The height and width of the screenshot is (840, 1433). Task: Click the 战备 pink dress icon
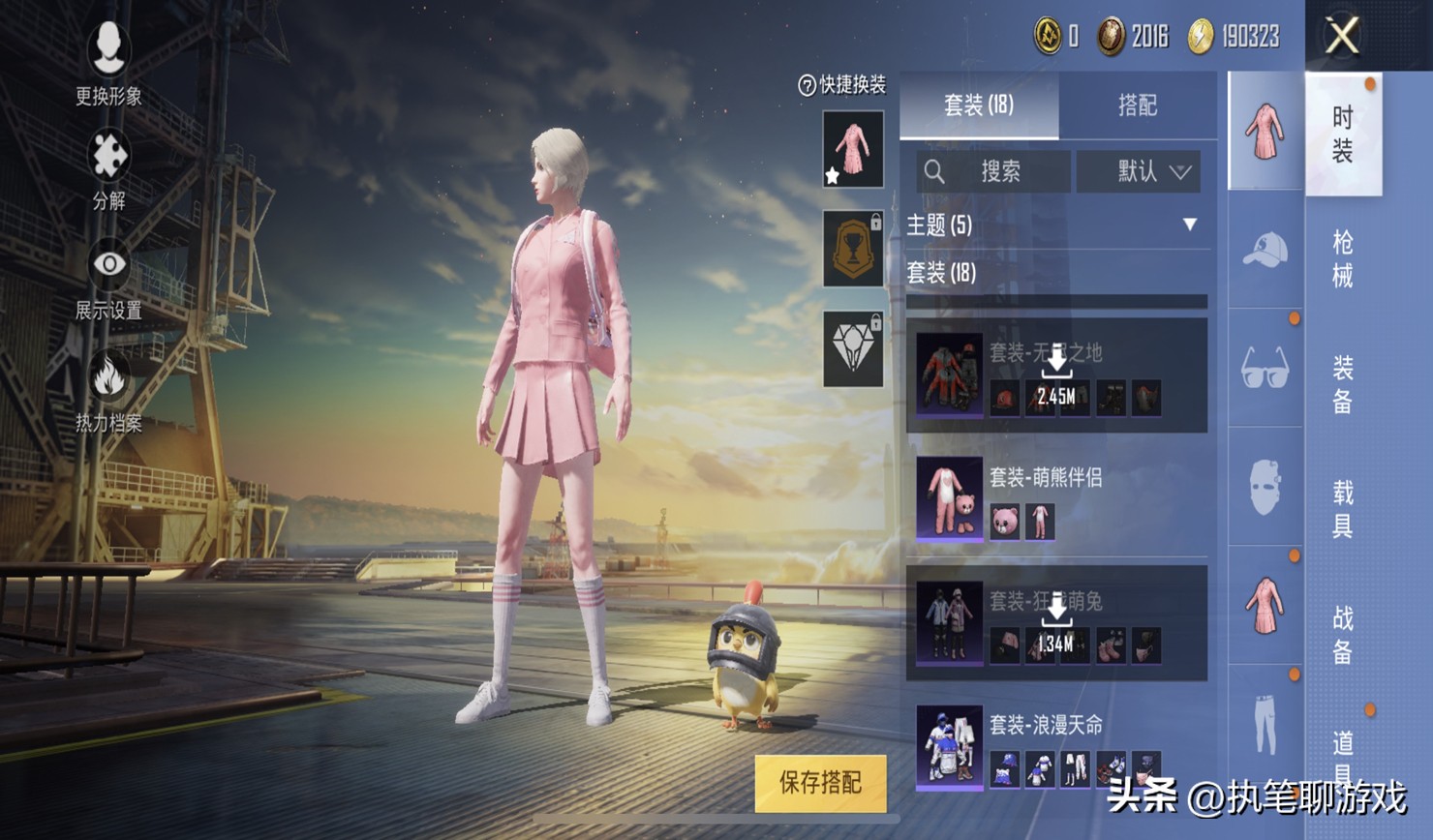point(1265,606)
